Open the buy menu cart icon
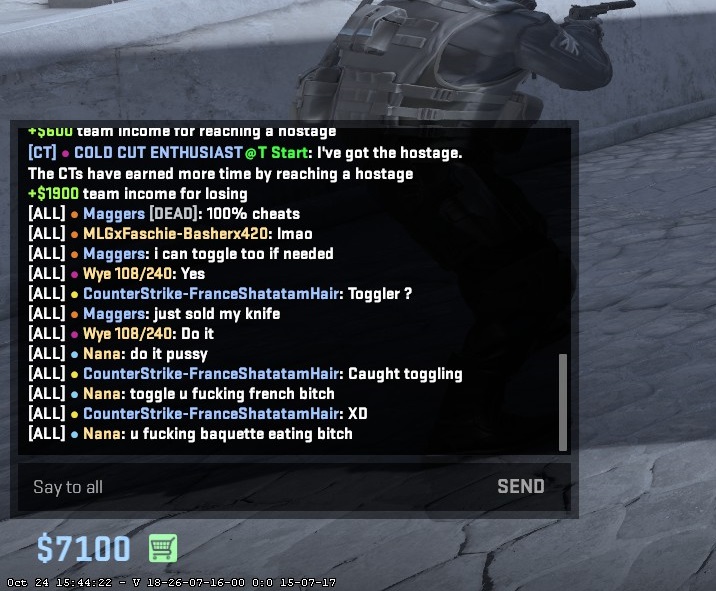 [162, 548]
